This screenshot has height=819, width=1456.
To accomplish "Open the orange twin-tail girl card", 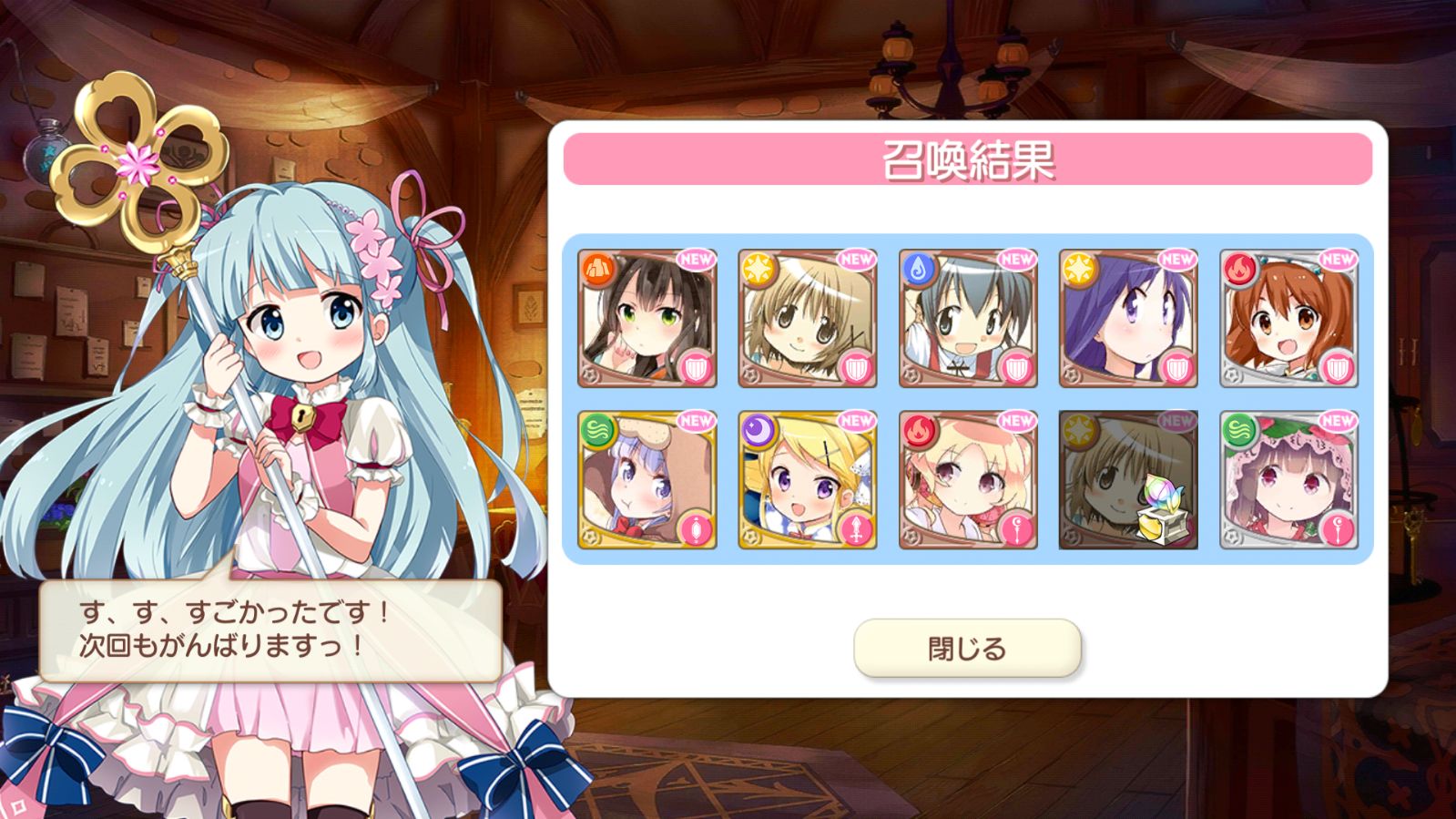I will coord(1288,318).
